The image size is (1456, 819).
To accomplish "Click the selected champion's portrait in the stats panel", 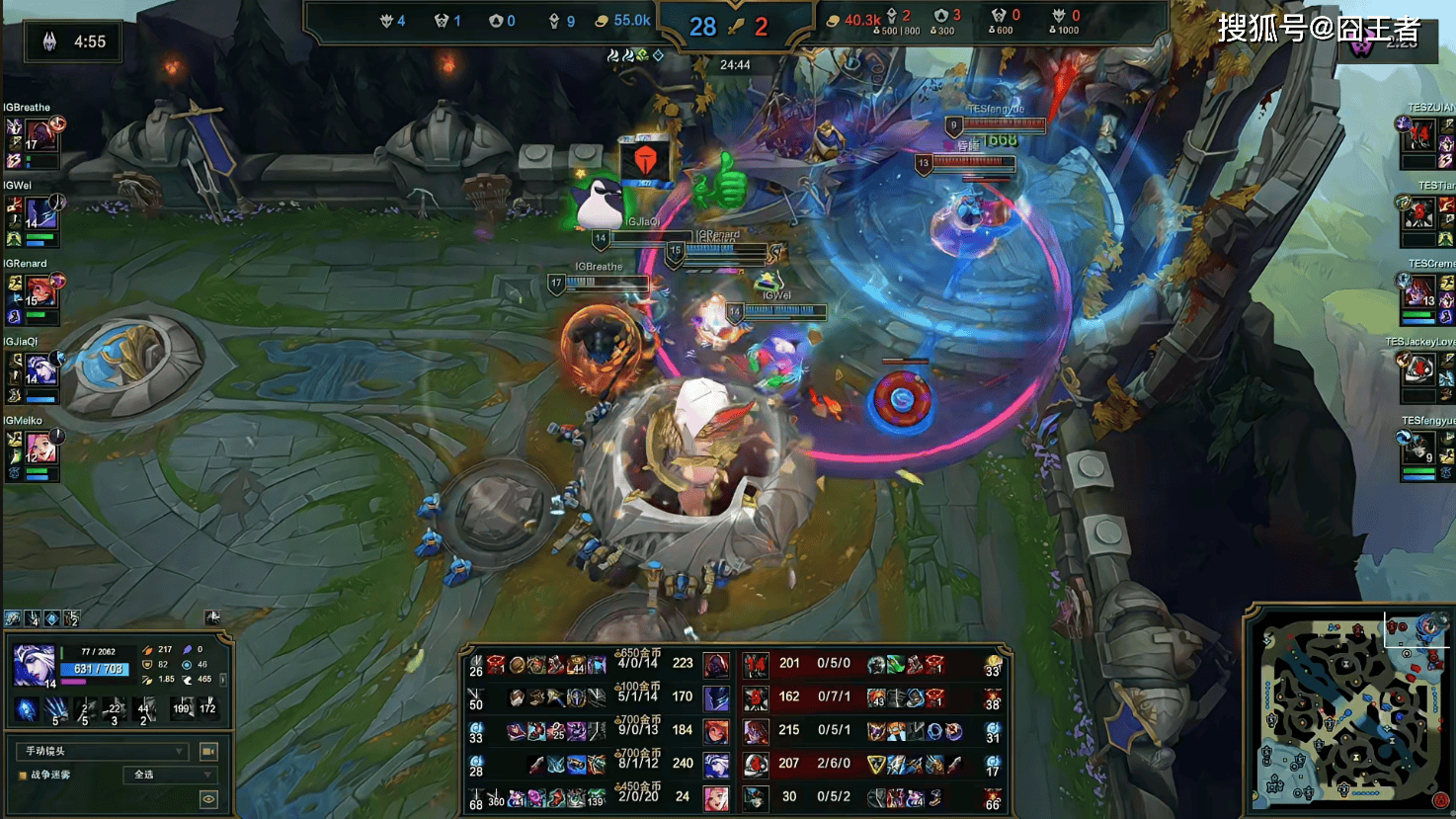I will click(x=33, y=664).
